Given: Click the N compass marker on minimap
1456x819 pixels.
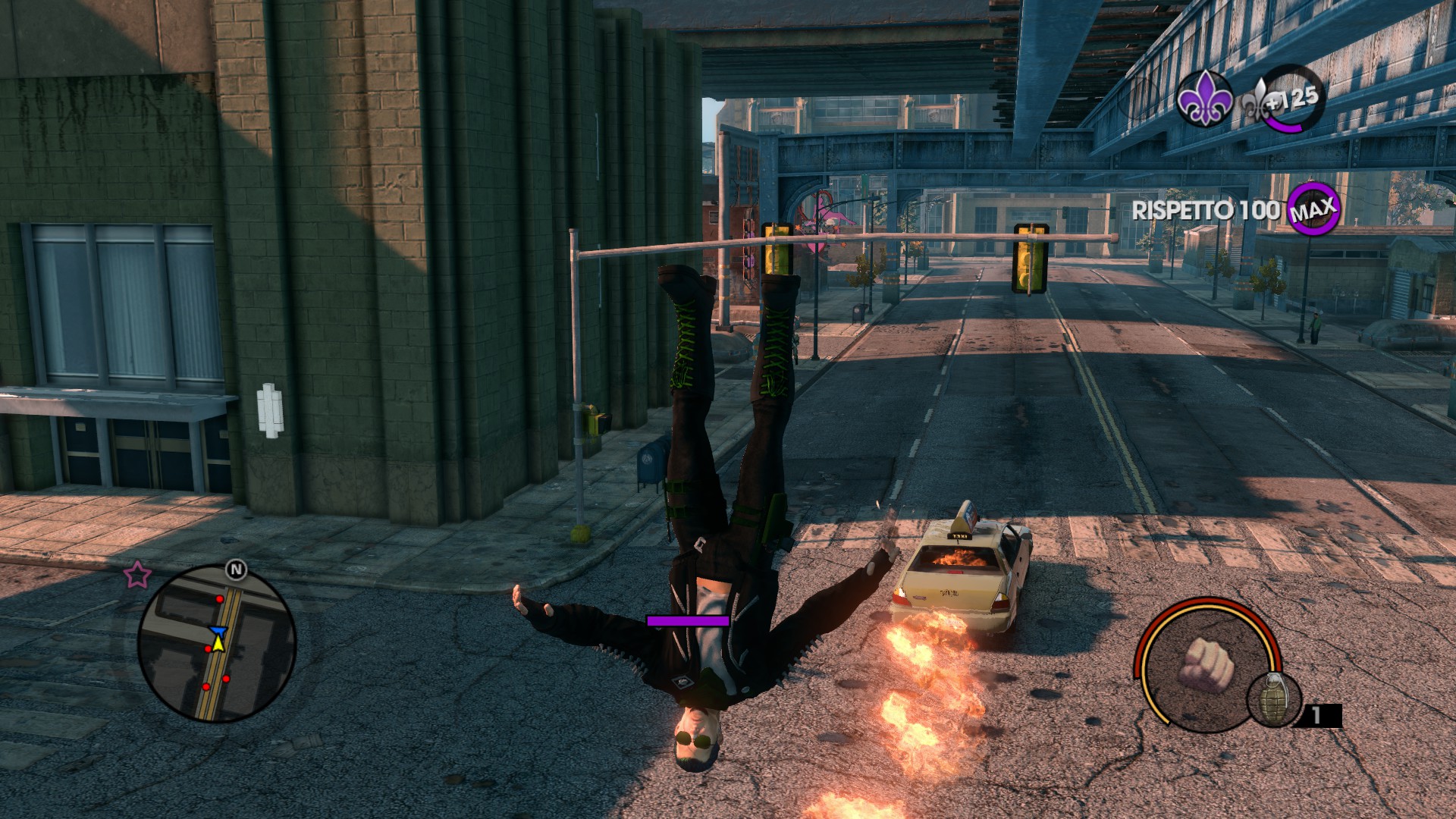Looking at the screenshot, I should pos(236,570).
